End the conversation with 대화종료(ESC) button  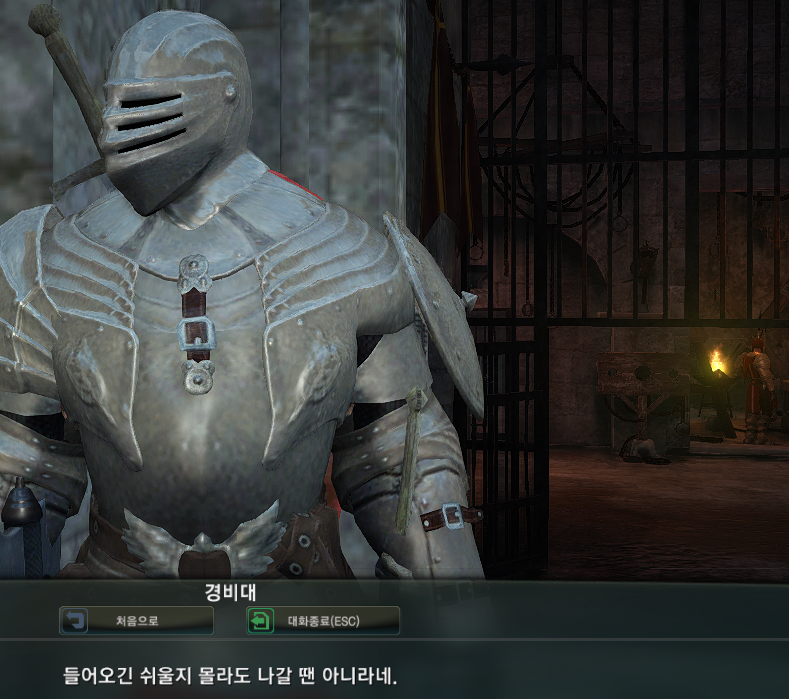pos(323,621)
